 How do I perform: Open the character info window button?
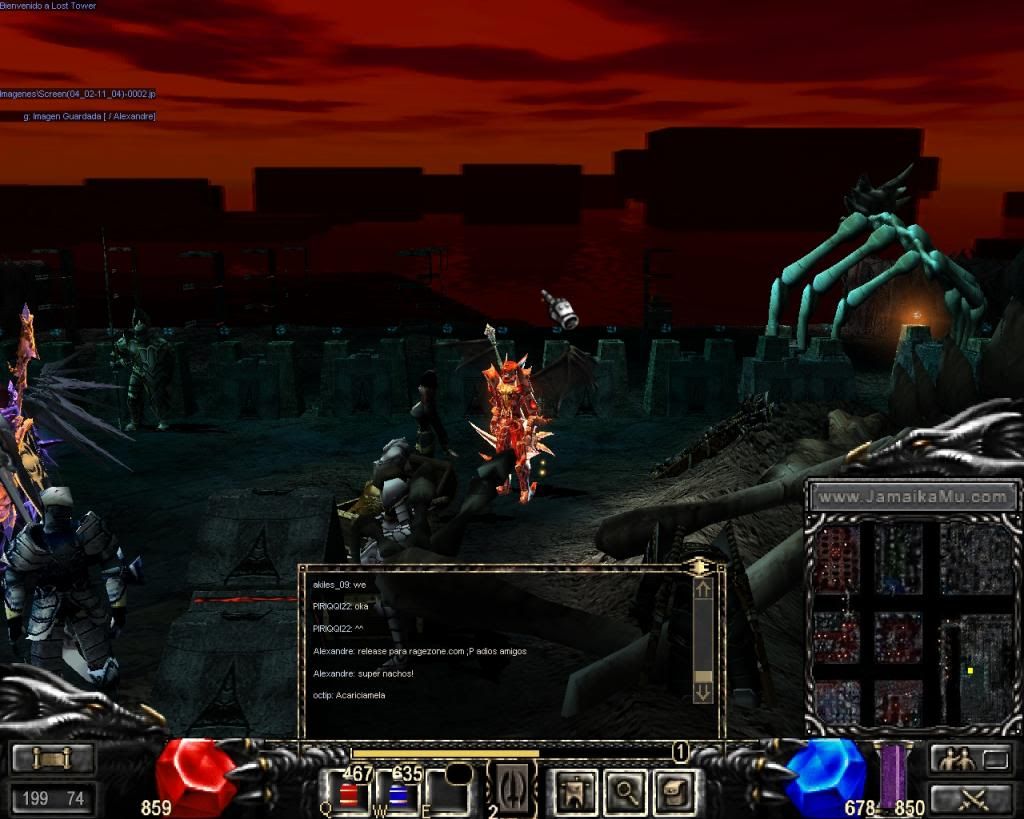(575, 793)
